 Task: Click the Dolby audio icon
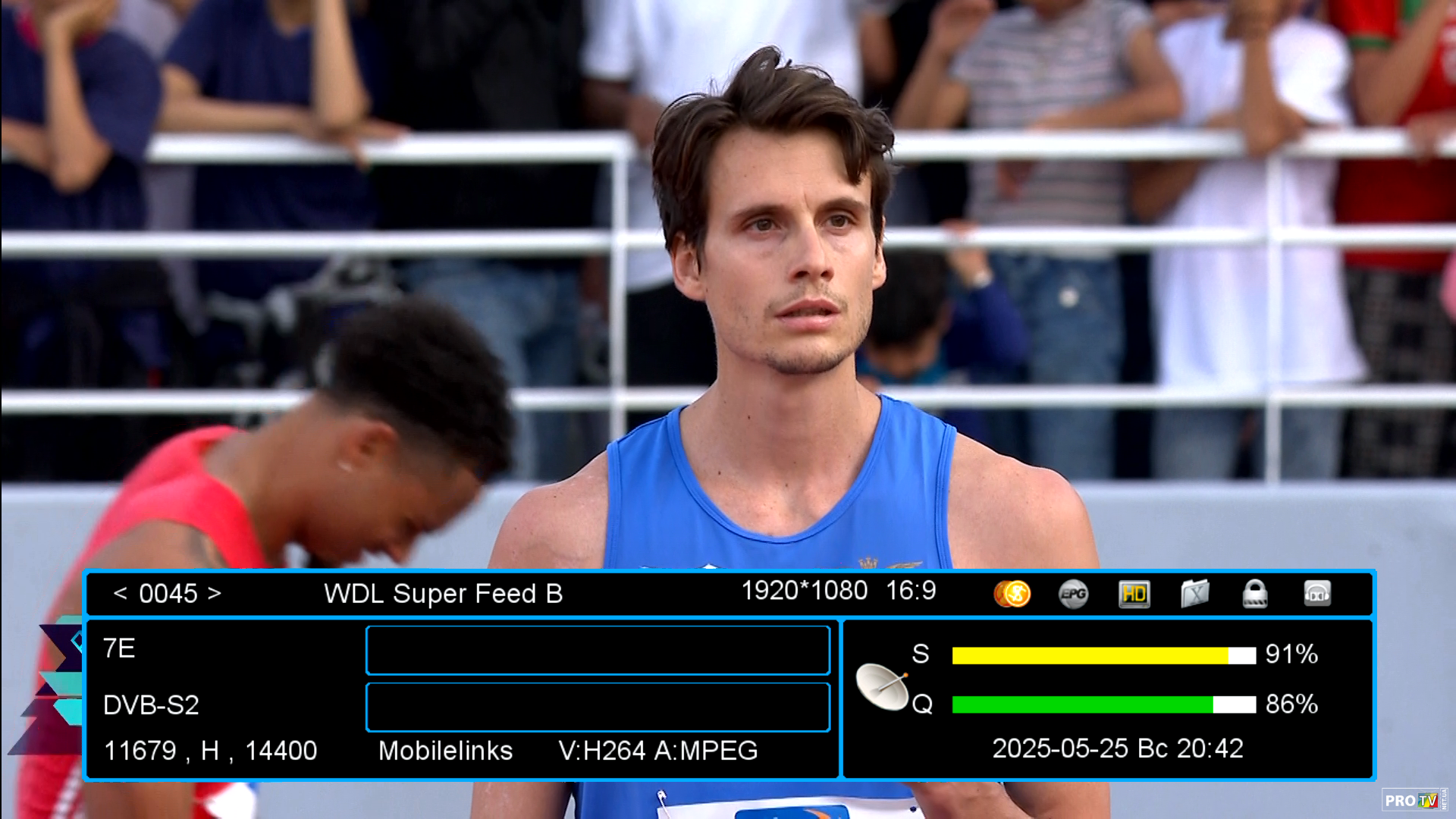pos(1317,594)
